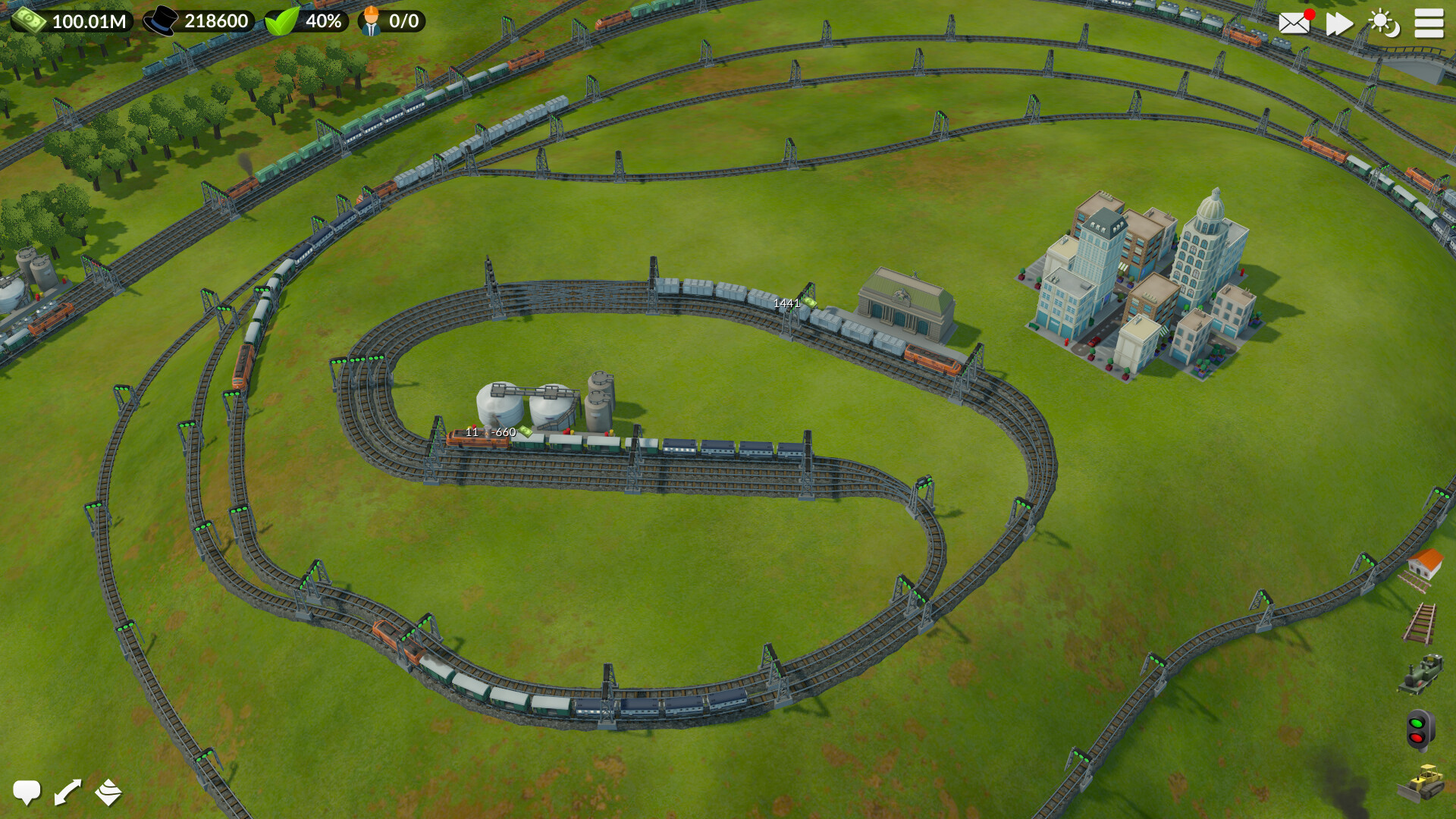Click the central city station building

click(902, 300)
